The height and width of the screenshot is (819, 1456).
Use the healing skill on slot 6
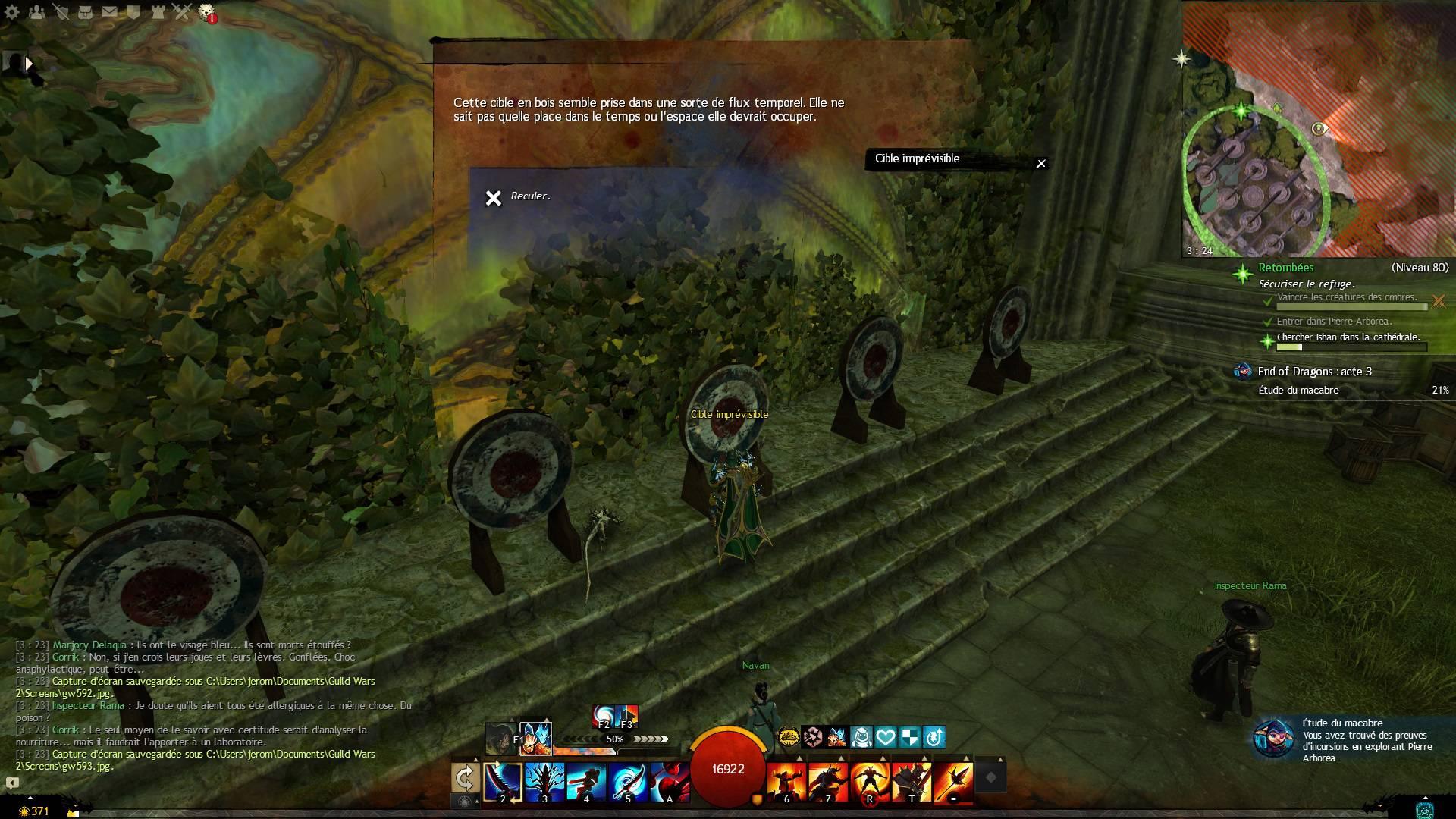click(786, 781)
